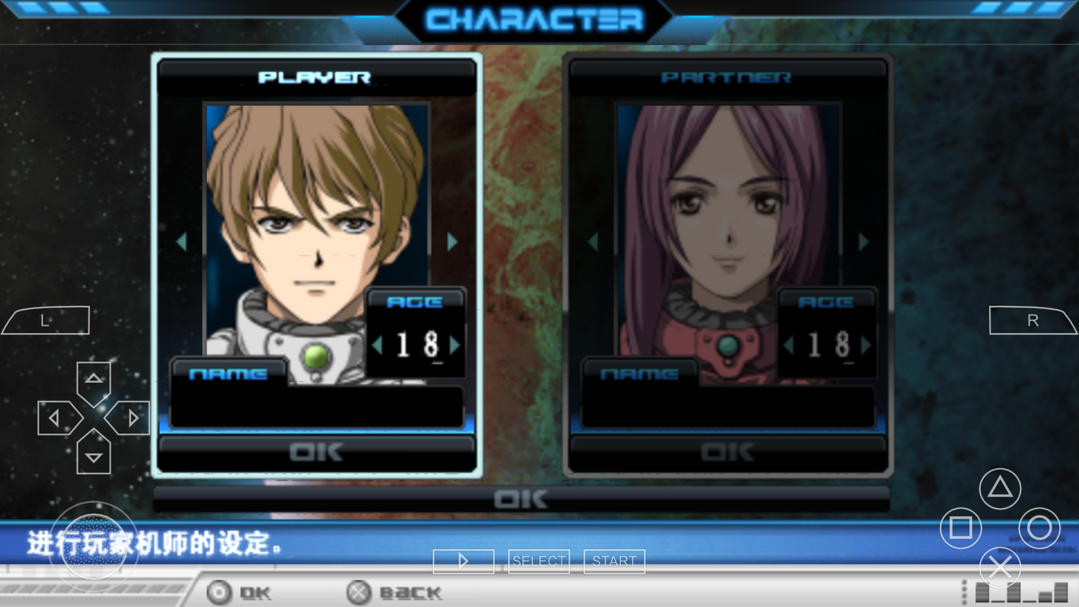
Task: Lower the partner's age value
Action: tap(789, 345)
